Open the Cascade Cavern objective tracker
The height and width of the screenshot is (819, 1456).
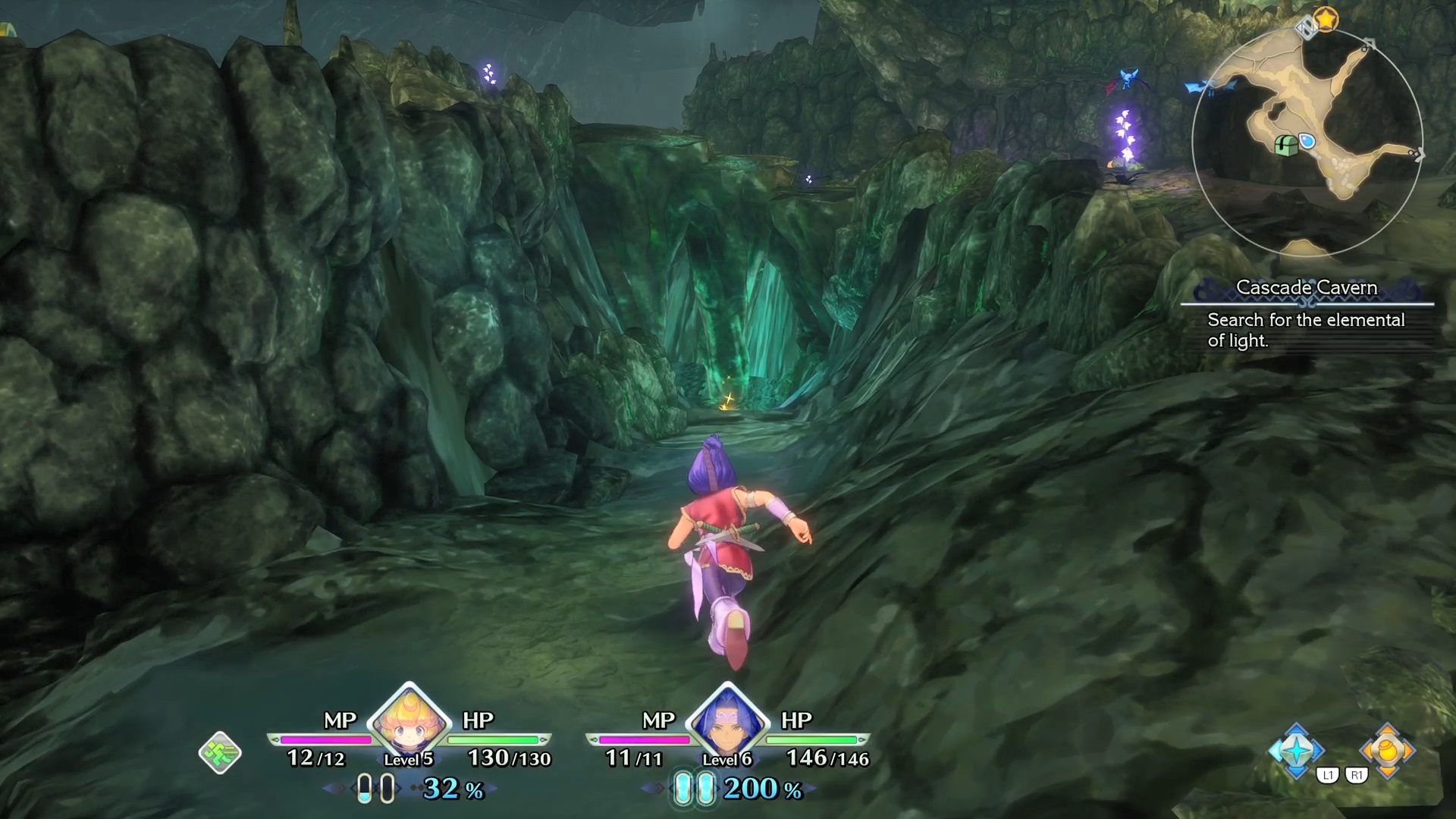(1306, 315)
